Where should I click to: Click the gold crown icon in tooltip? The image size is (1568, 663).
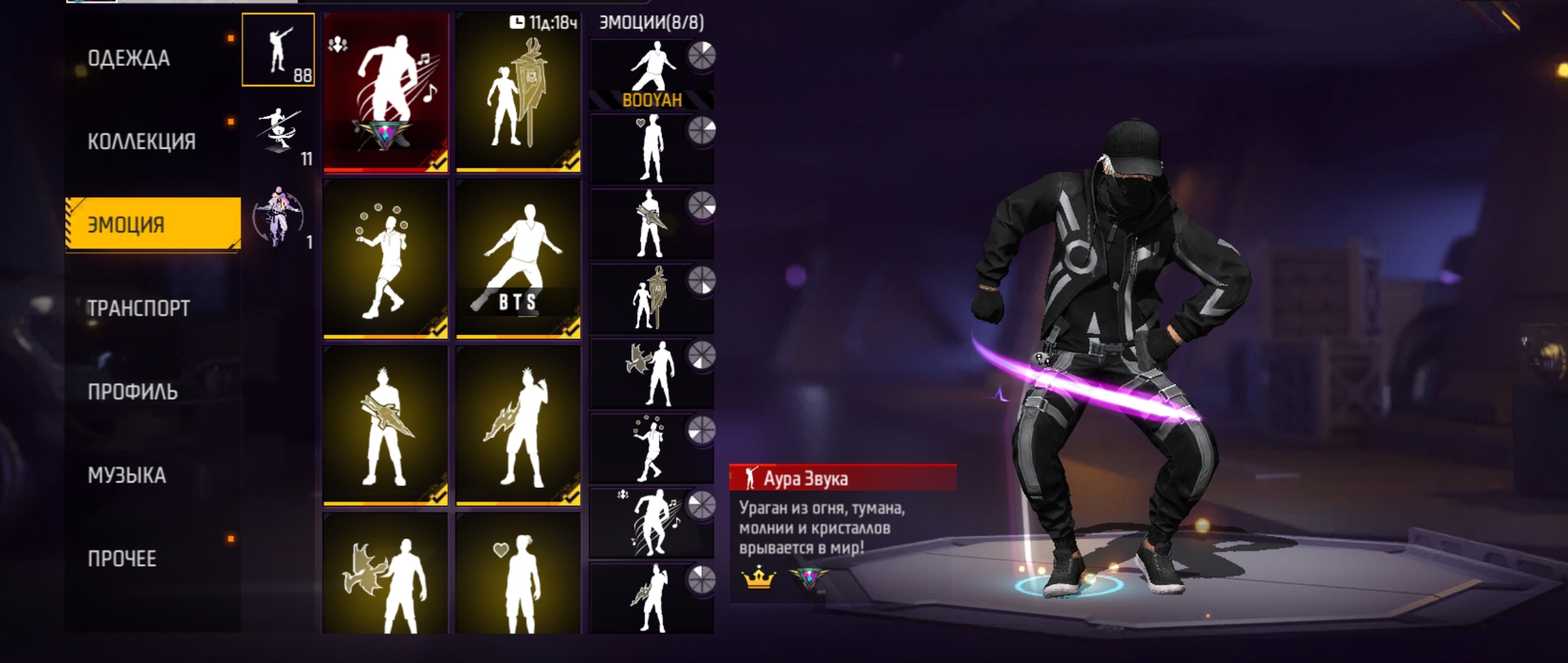point(758,578)
